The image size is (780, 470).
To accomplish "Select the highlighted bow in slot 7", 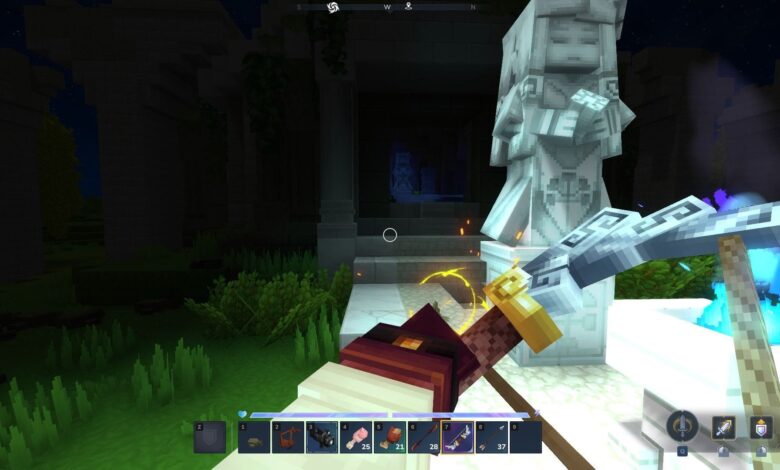I will 458,437.
